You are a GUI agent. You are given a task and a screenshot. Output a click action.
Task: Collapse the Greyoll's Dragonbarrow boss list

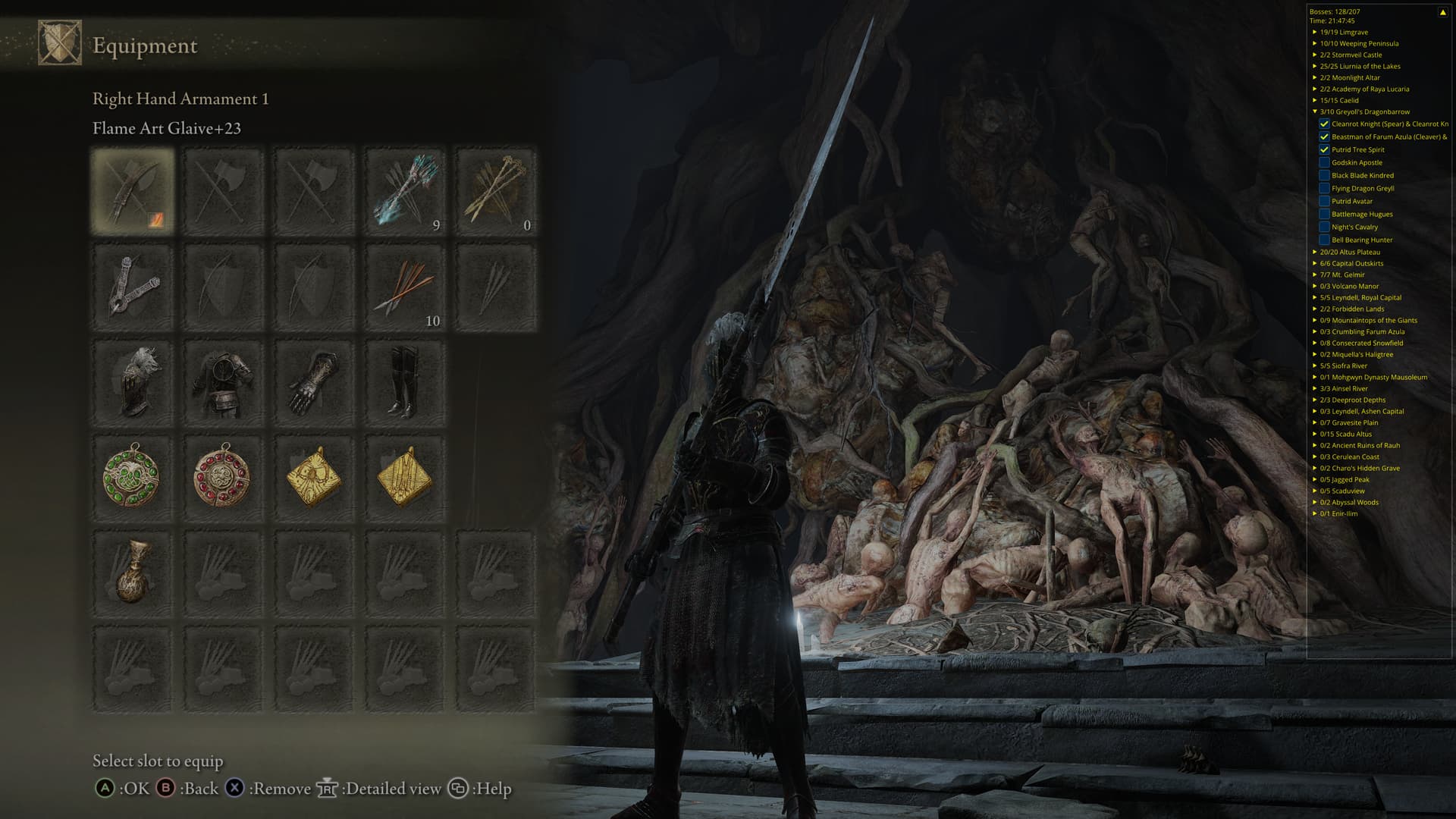coord(1315,111)
